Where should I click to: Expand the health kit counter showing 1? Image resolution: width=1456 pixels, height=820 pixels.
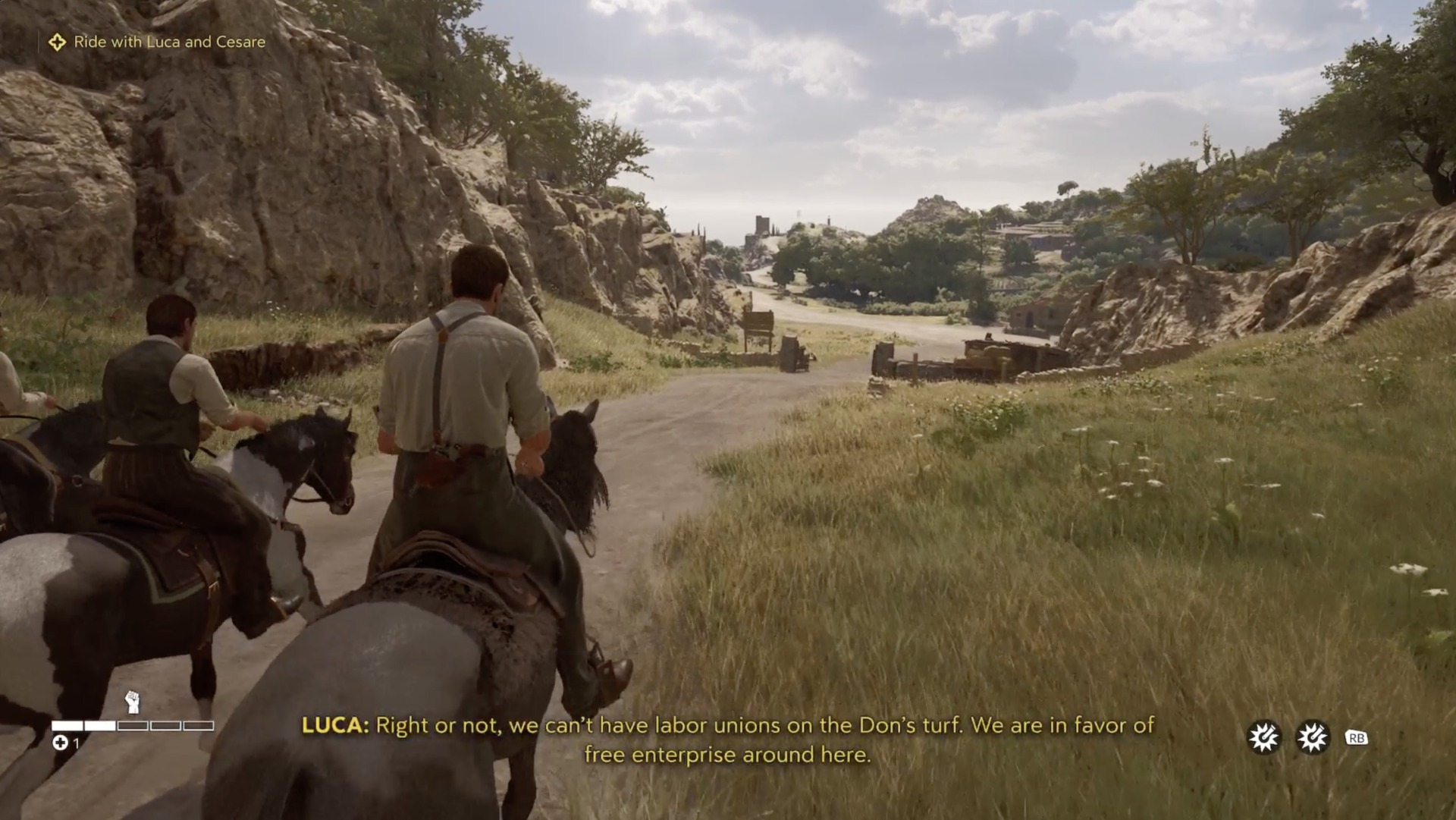tap(68, 743)
